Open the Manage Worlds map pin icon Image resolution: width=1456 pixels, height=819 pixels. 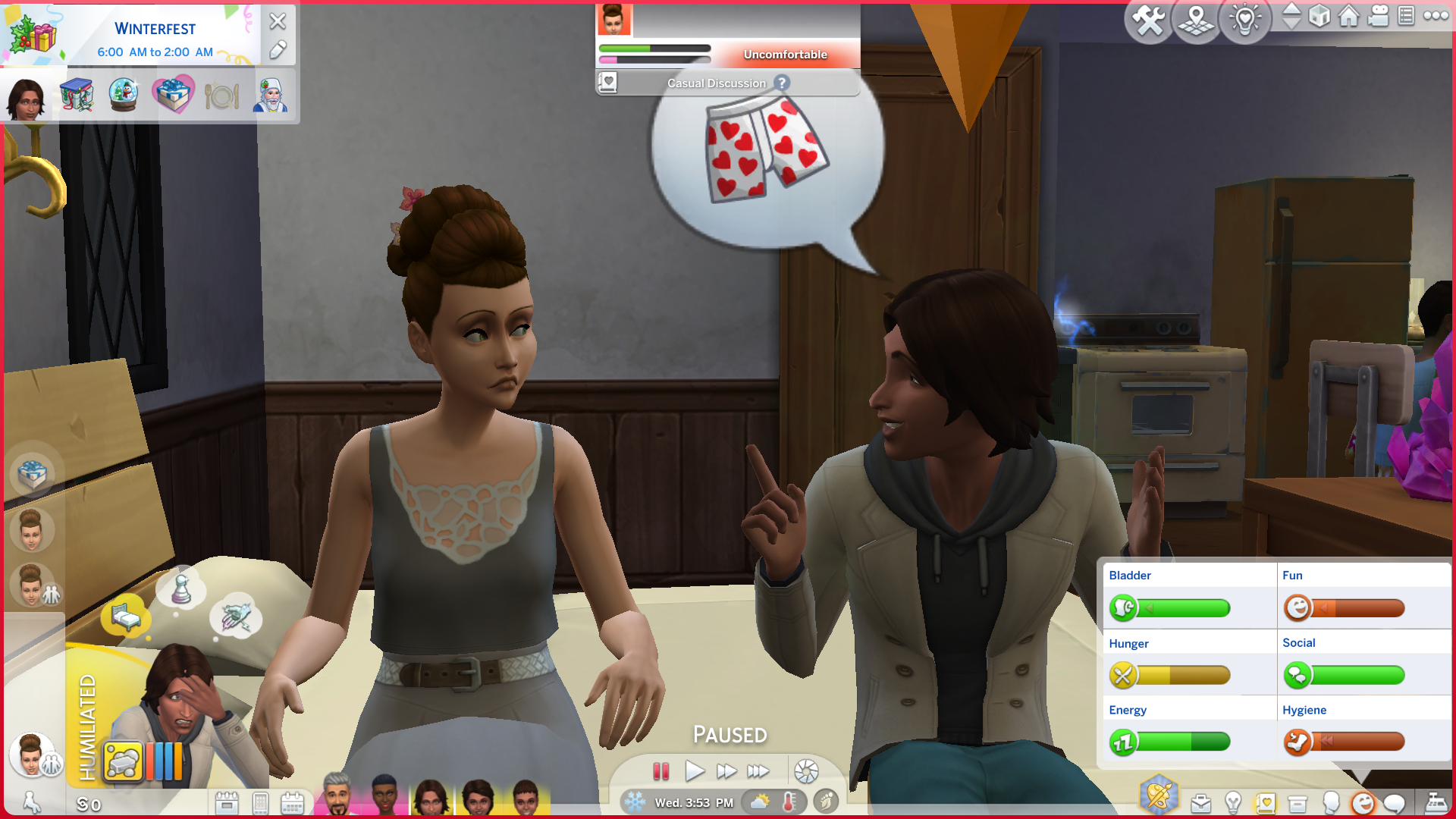click(x=1196, y=20)
